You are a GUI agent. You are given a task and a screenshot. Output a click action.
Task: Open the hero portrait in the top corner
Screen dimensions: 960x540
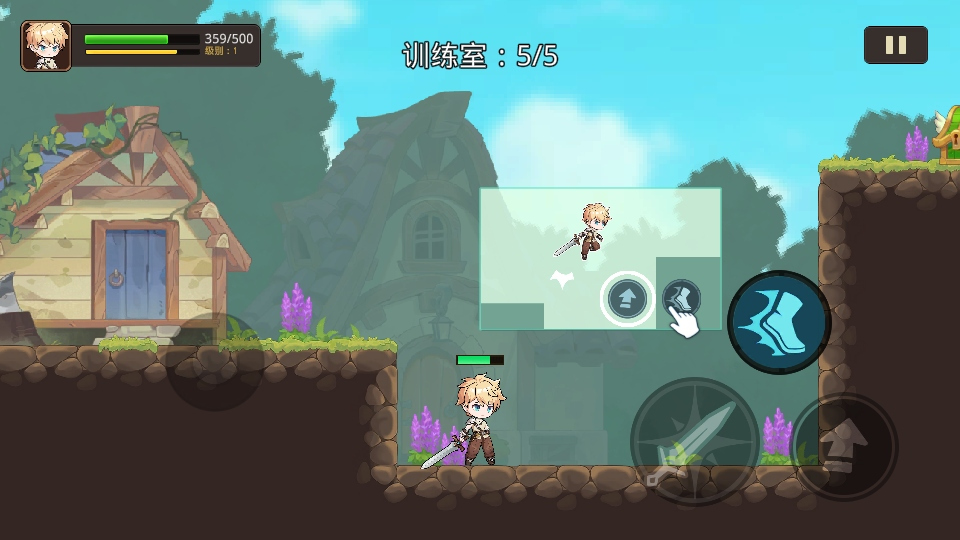[46, 46]
